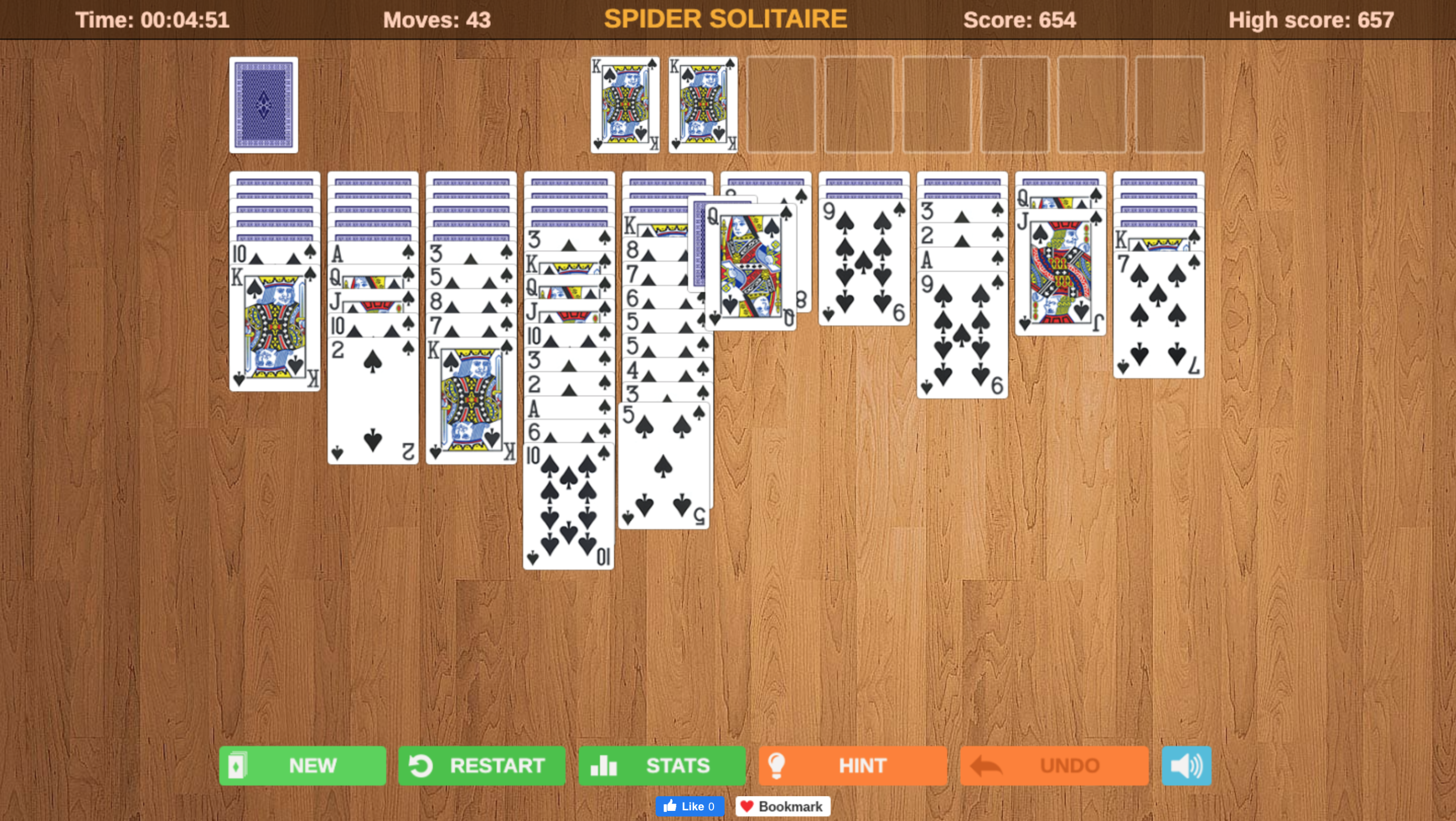Click the NEW game card icon
The image size is (1456, 821).
click(240, 765)
